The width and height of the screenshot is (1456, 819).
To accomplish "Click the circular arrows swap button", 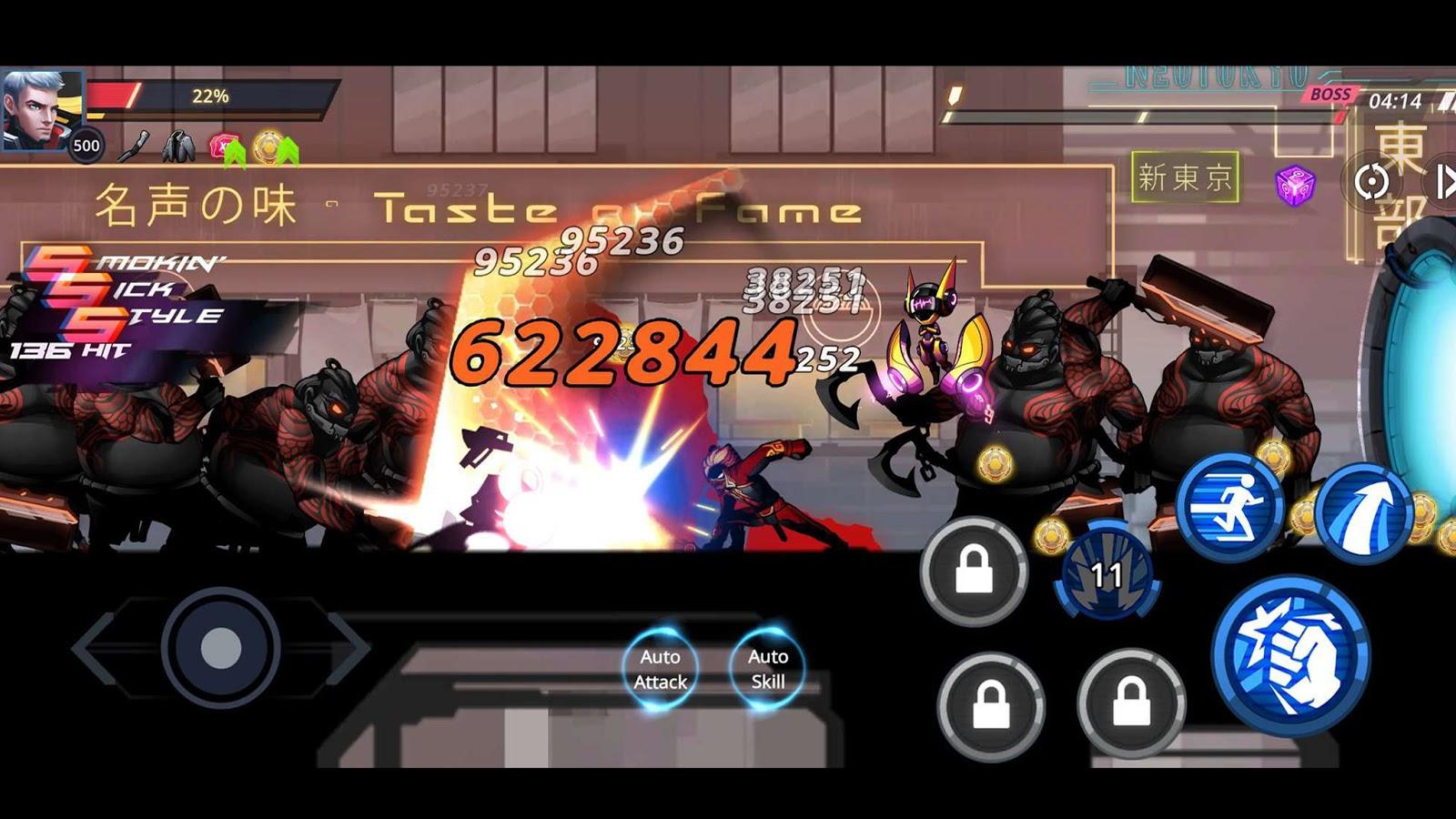I will coord(1371,182).
